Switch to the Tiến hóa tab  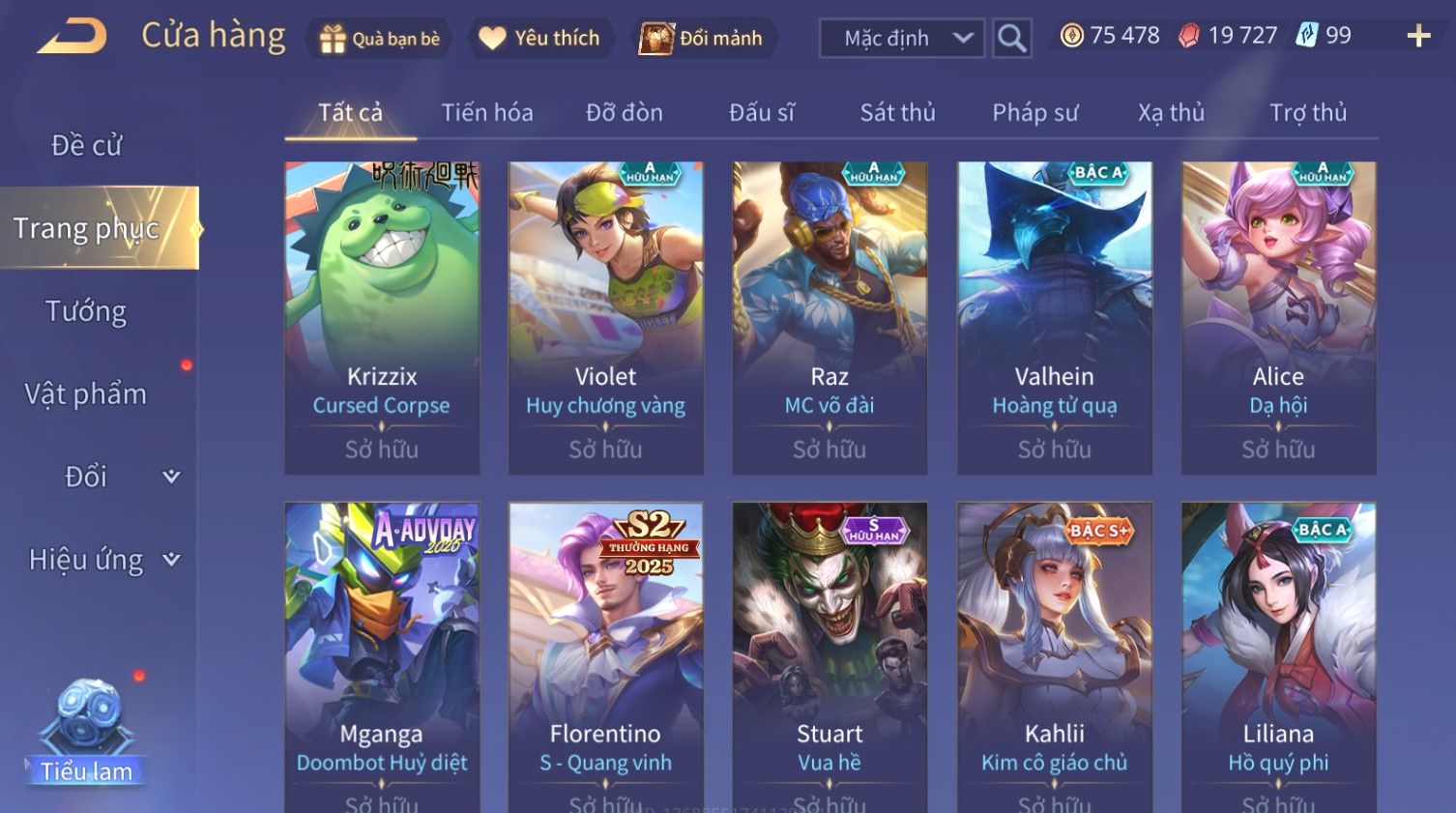[487, 113]
